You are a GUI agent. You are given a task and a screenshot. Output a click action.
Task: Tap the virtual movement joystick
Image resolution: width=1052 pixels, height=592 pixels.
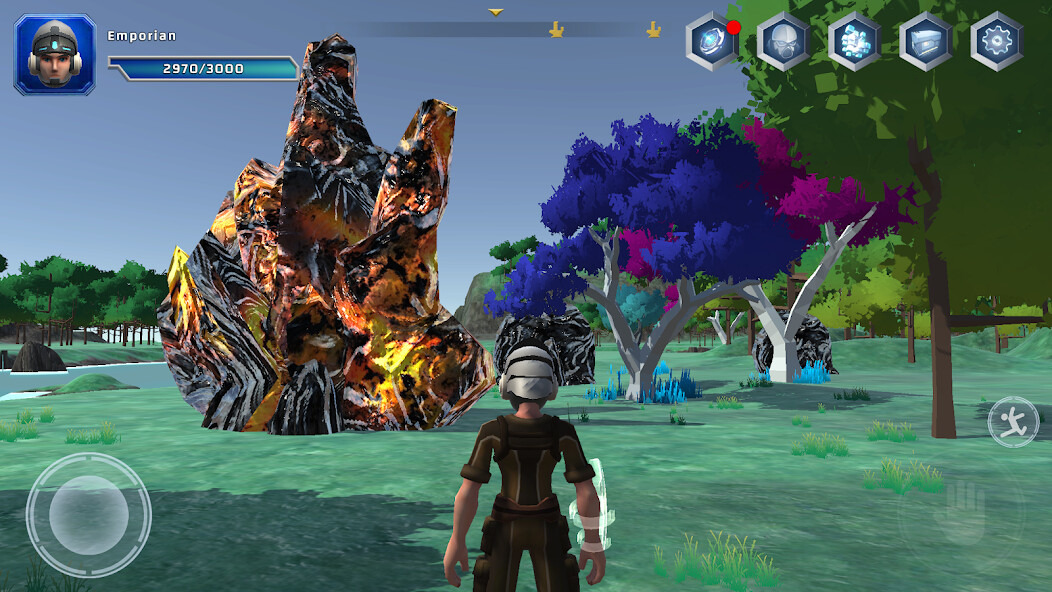click(x=88, y=515)
